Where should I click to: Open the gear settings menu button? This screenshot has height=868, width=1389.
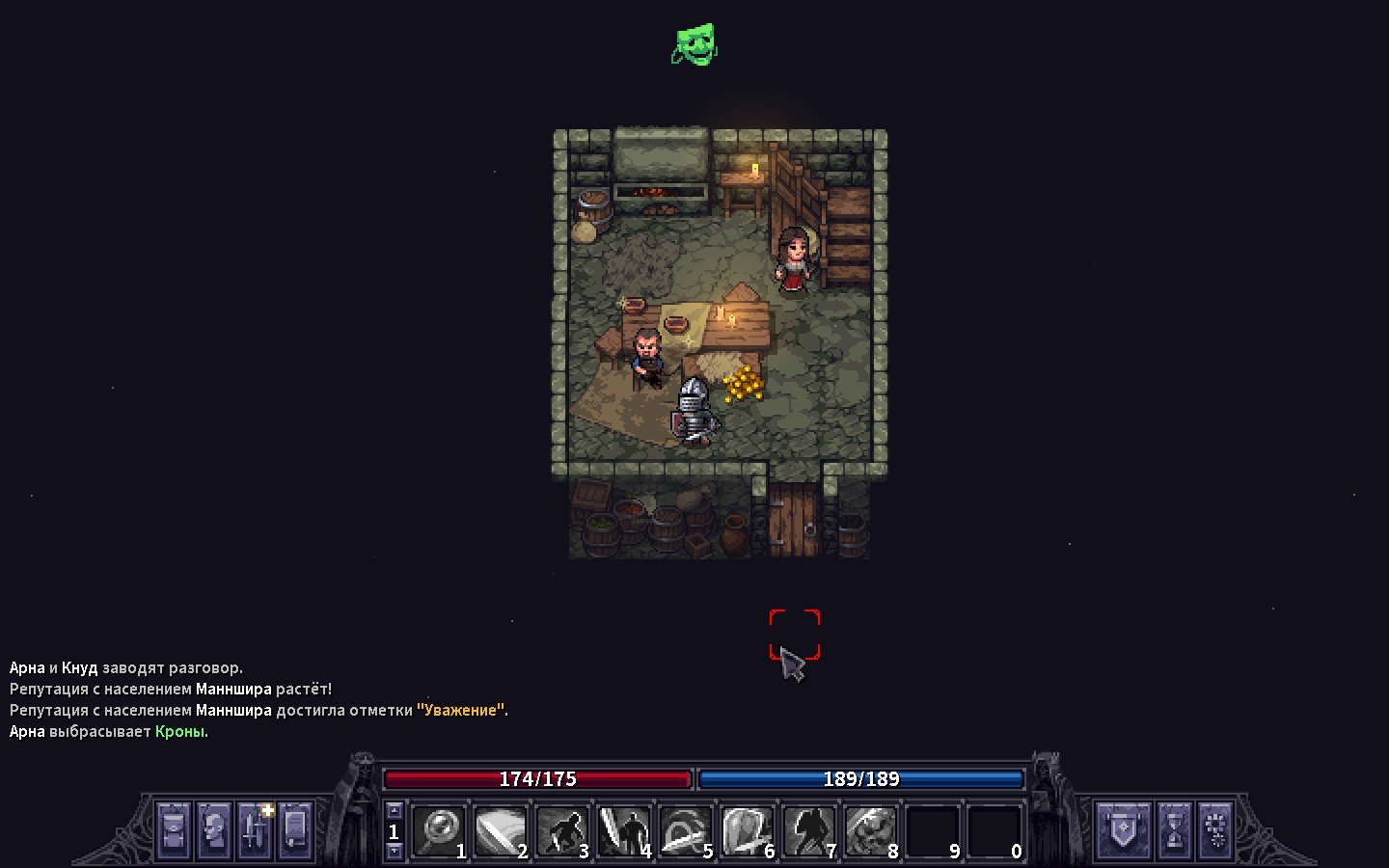[x=1215, y=829]
